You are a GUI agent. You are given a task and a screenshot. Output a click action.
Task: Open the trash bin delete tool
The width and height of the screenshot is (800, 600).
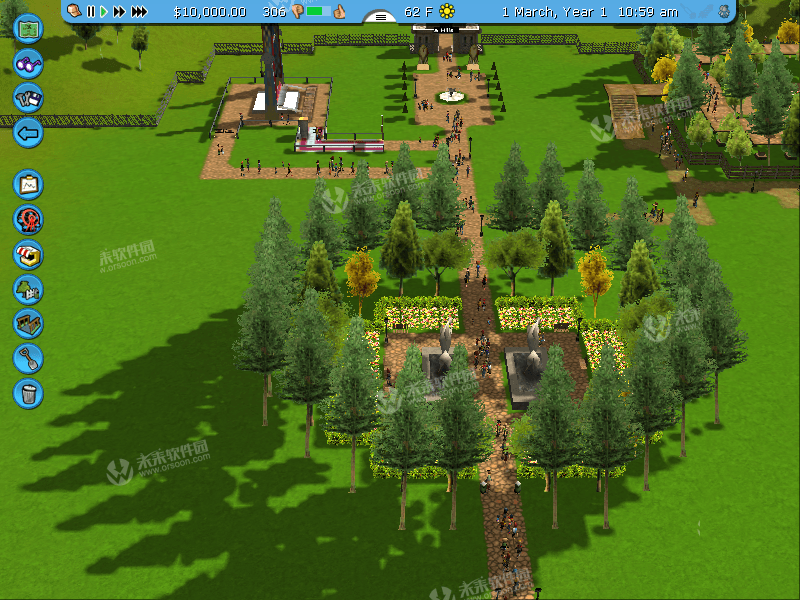[x=28, y=392]
